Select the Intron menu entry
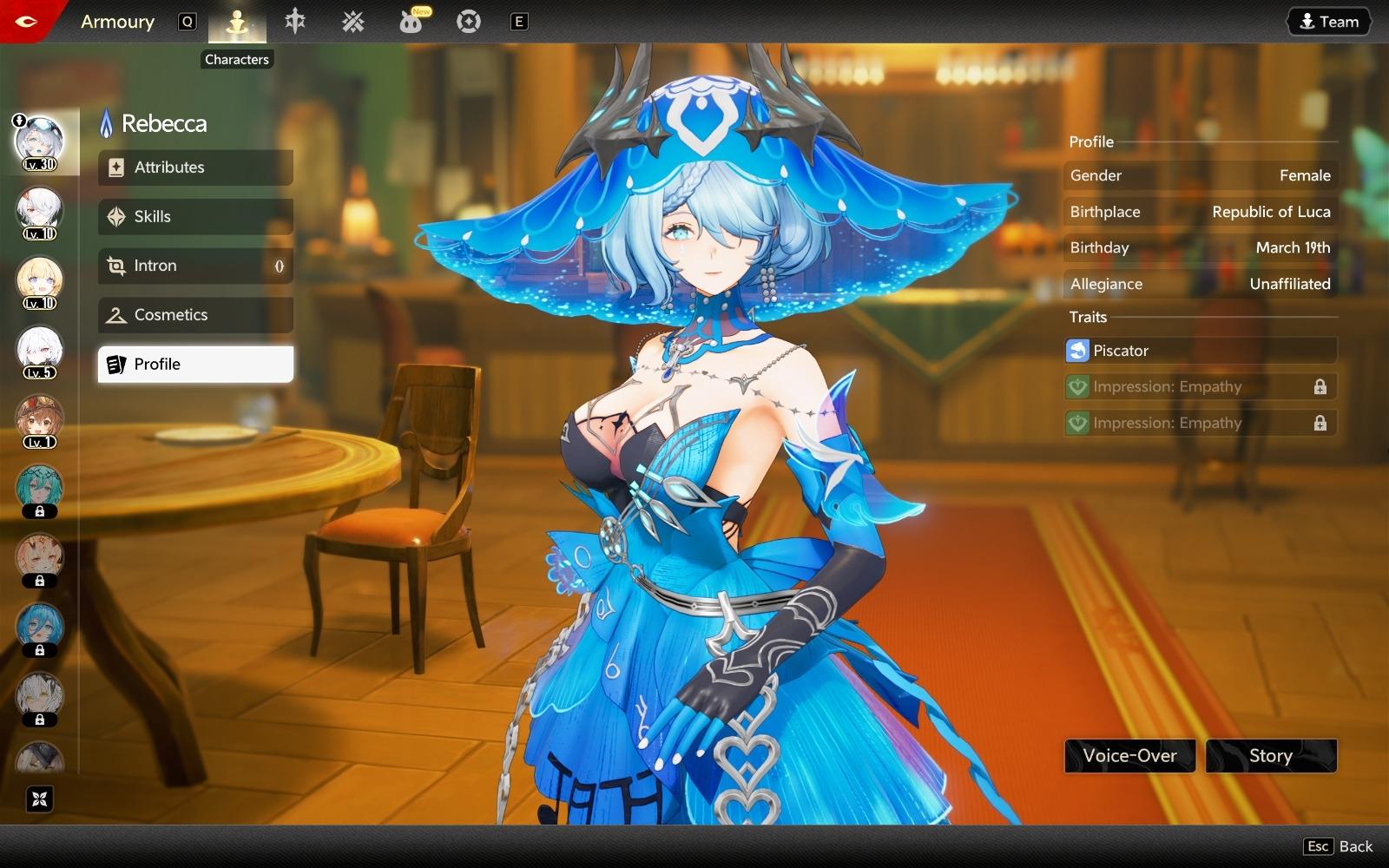Viewport: 1389px width, 868px height. pyautogui.click(x=195, y=266)
